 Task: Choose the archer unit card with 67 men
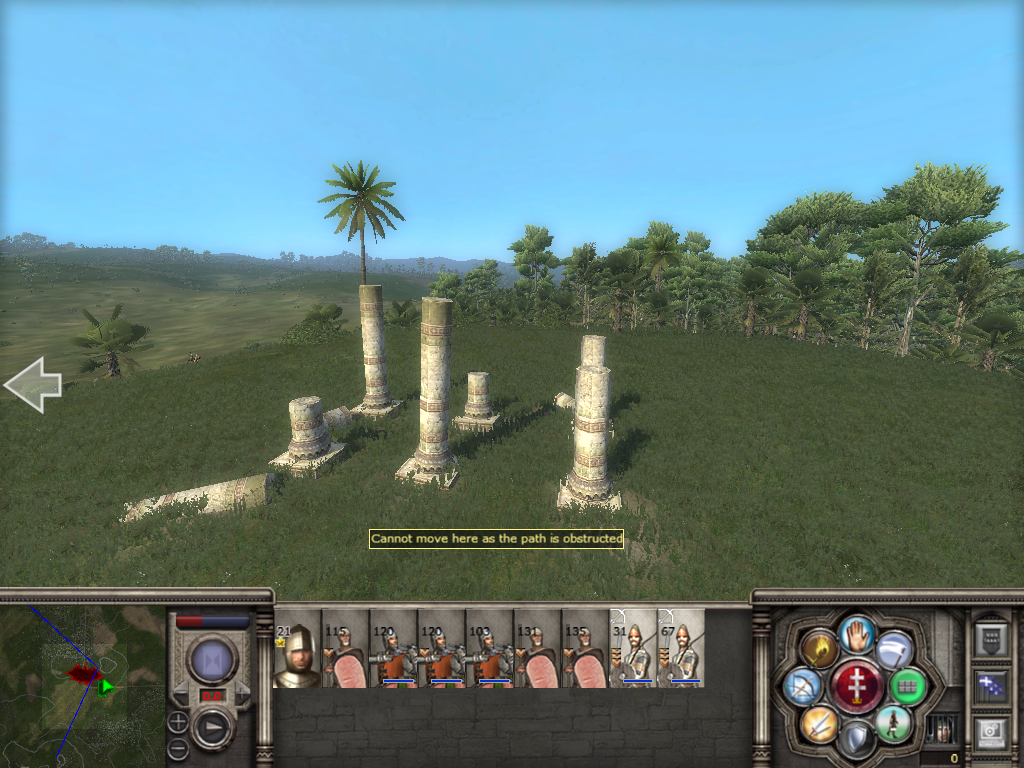tap(681, 649)
